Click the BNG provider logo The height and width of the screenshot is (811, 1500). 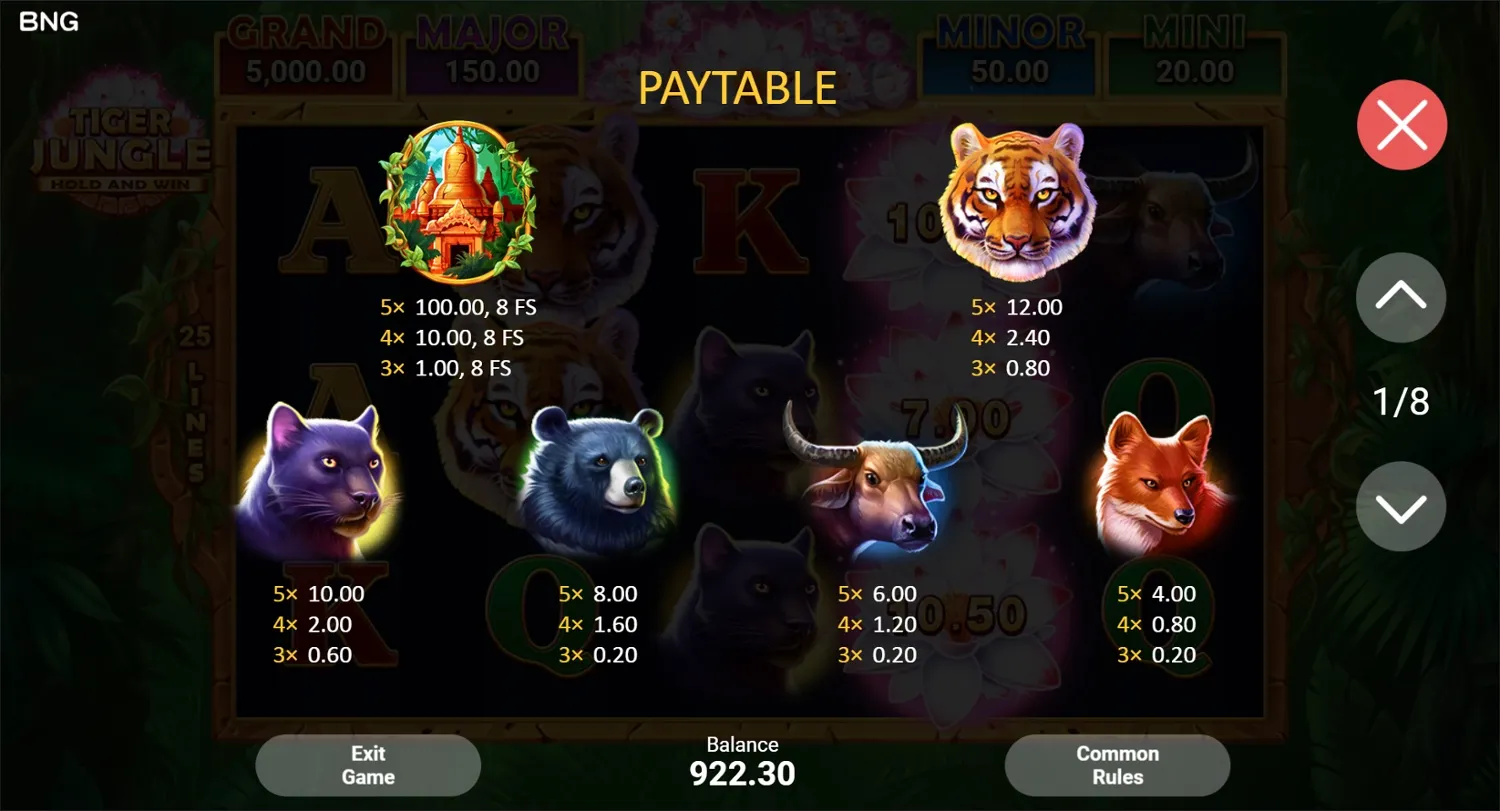[47, 21]
